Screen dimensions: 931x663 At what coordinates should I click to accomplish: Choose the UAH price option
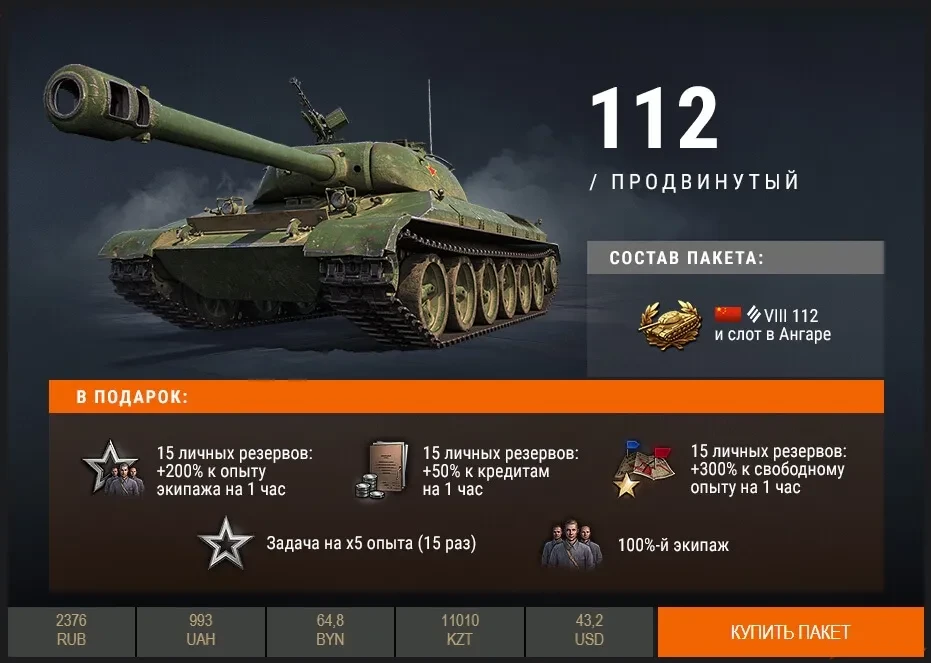click(200, 631)
